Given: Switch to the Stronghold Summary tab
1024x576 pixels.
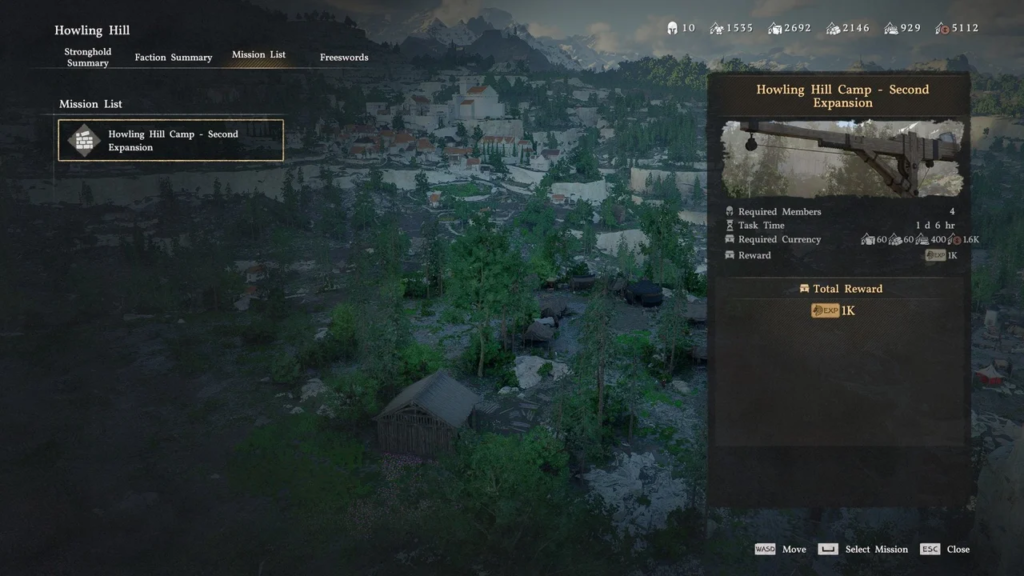Looking at the screenshot, I should pos(87,57).
